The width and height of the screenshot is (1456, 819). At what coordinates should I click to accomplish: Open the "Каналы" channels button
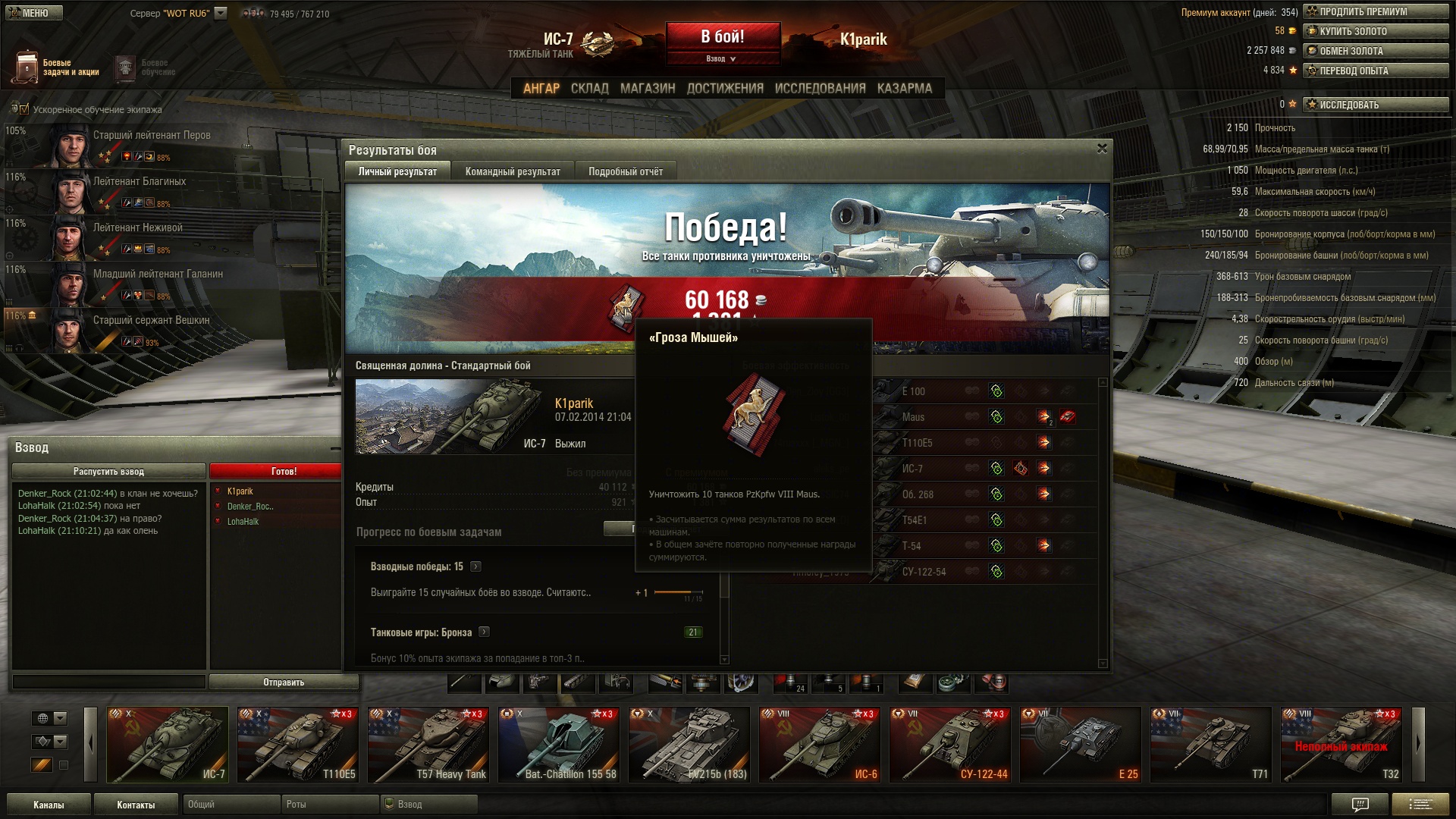(49, 805)
